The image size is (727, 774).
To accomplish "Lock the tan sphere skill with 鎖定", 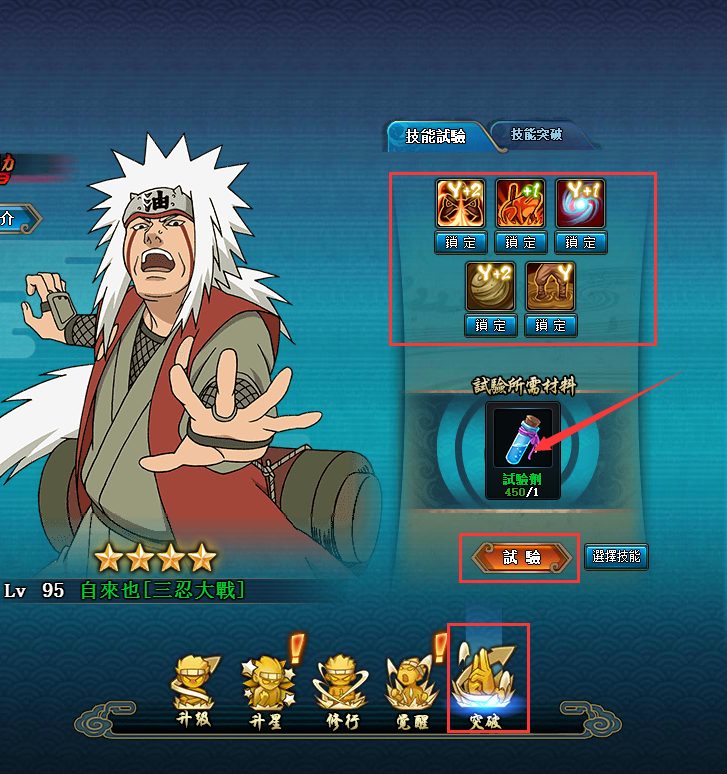I will click(x=491, y=326).
